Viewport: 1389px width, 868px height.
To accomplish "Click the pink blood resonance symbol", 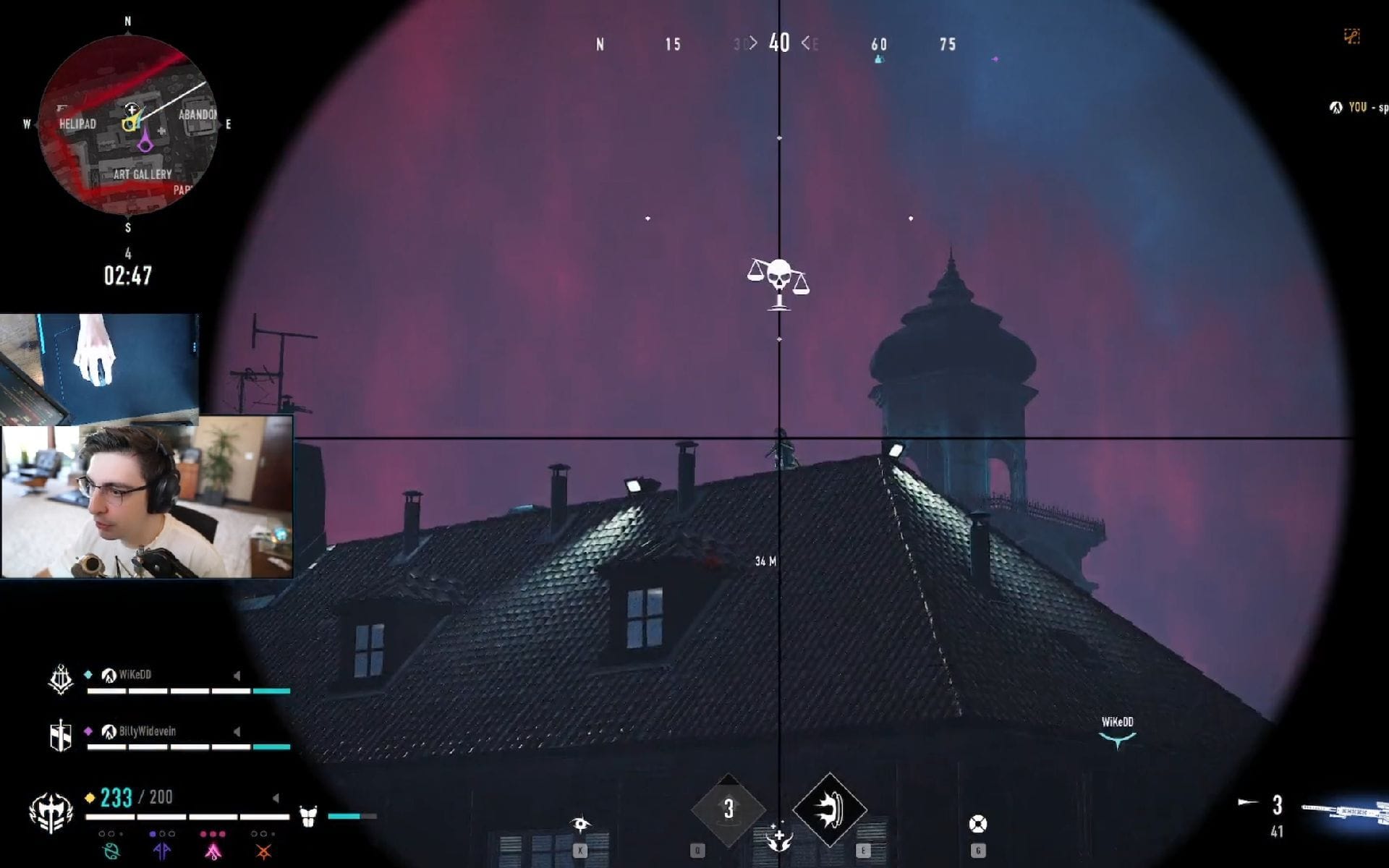I will click(x=213, y=851).
